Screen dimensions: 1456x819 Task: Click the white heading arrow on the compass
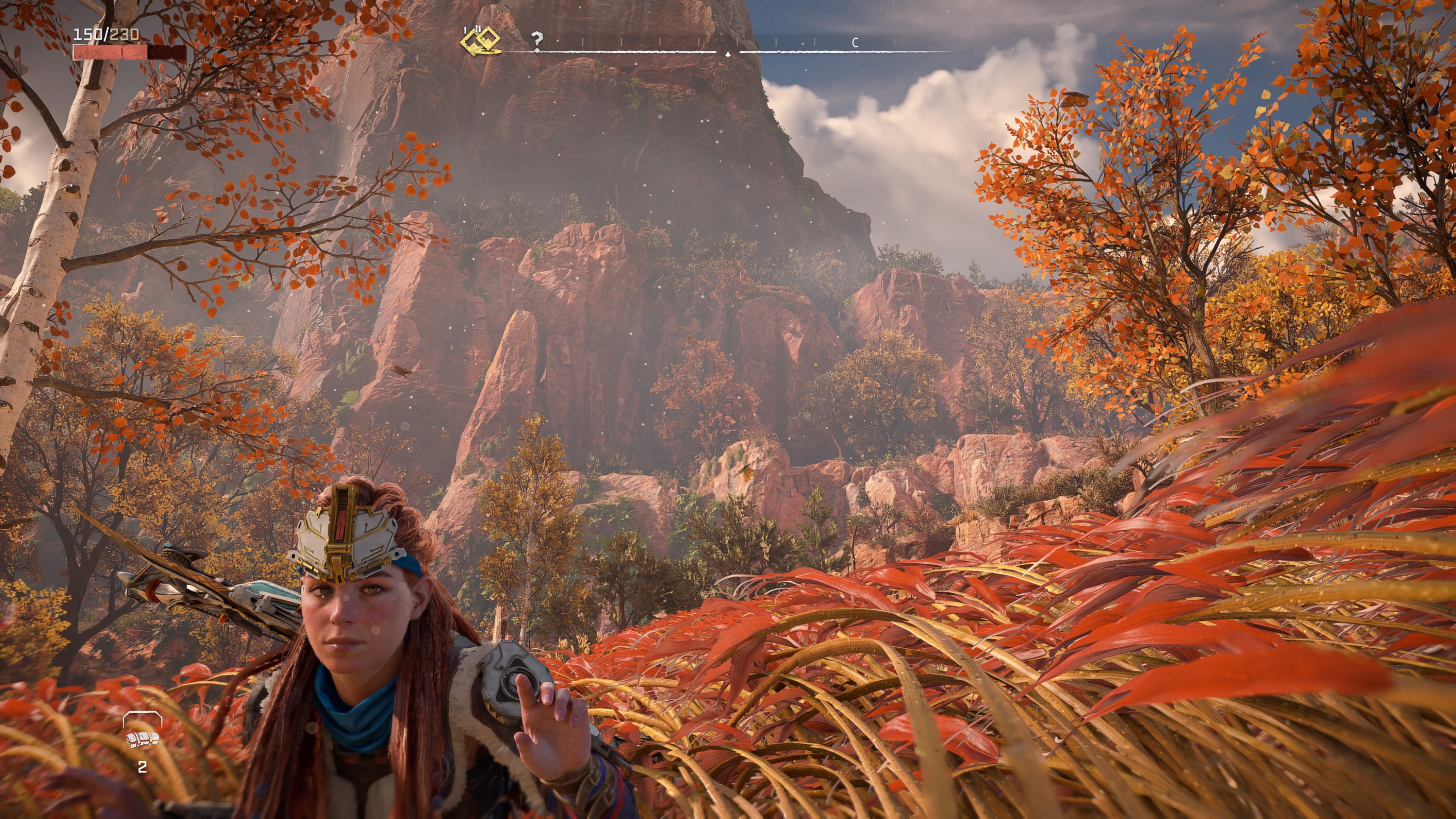(x=728, y=54)
